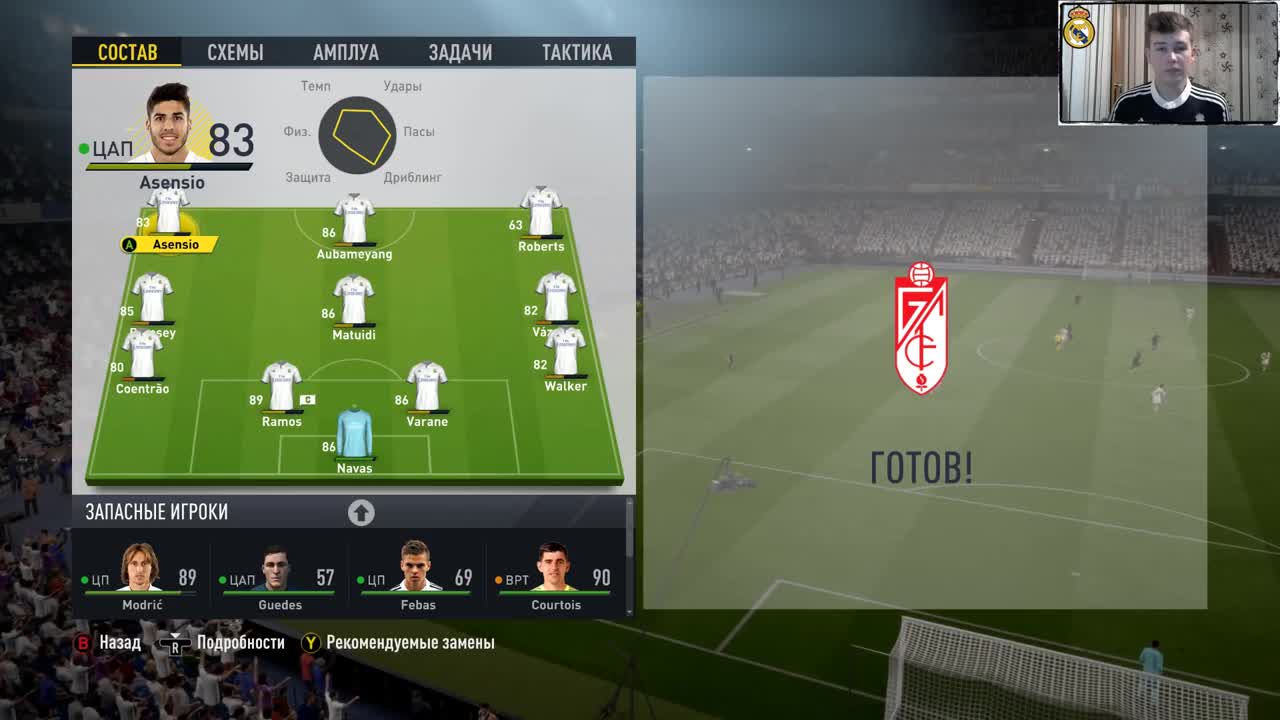Screen dimensions: 1280x720
Task: Open the АМПЛУА tab
Action: click(345, 53)
